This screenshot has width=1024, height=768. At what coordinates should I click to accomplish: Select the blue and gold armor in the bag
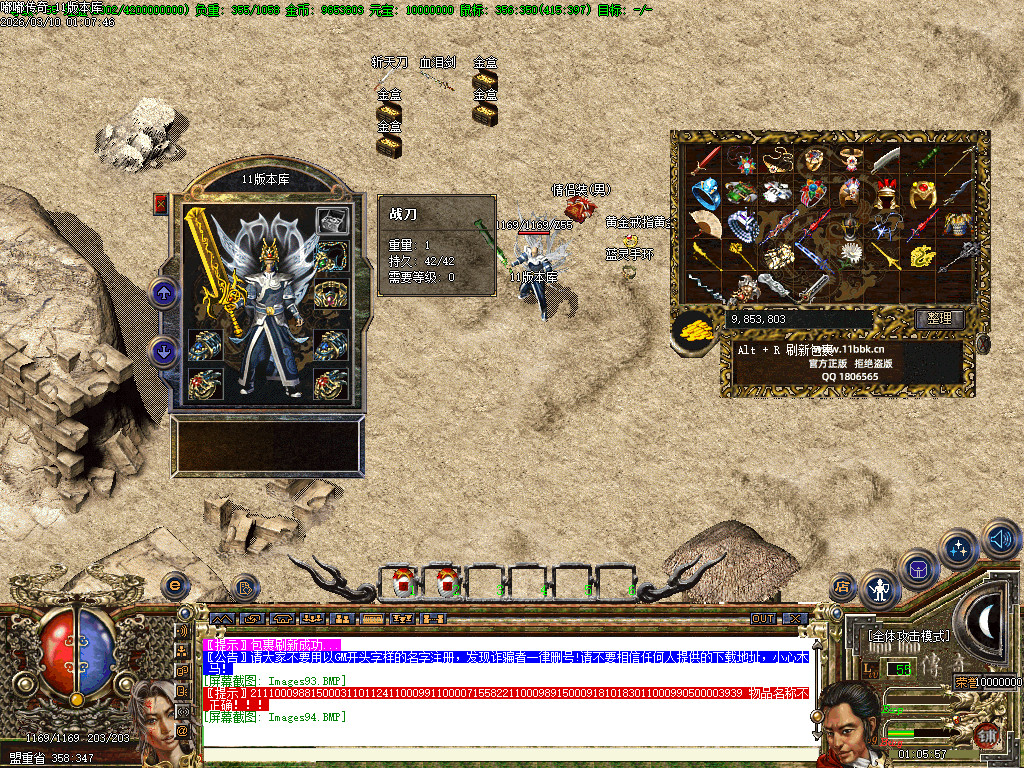pos(958,223)
